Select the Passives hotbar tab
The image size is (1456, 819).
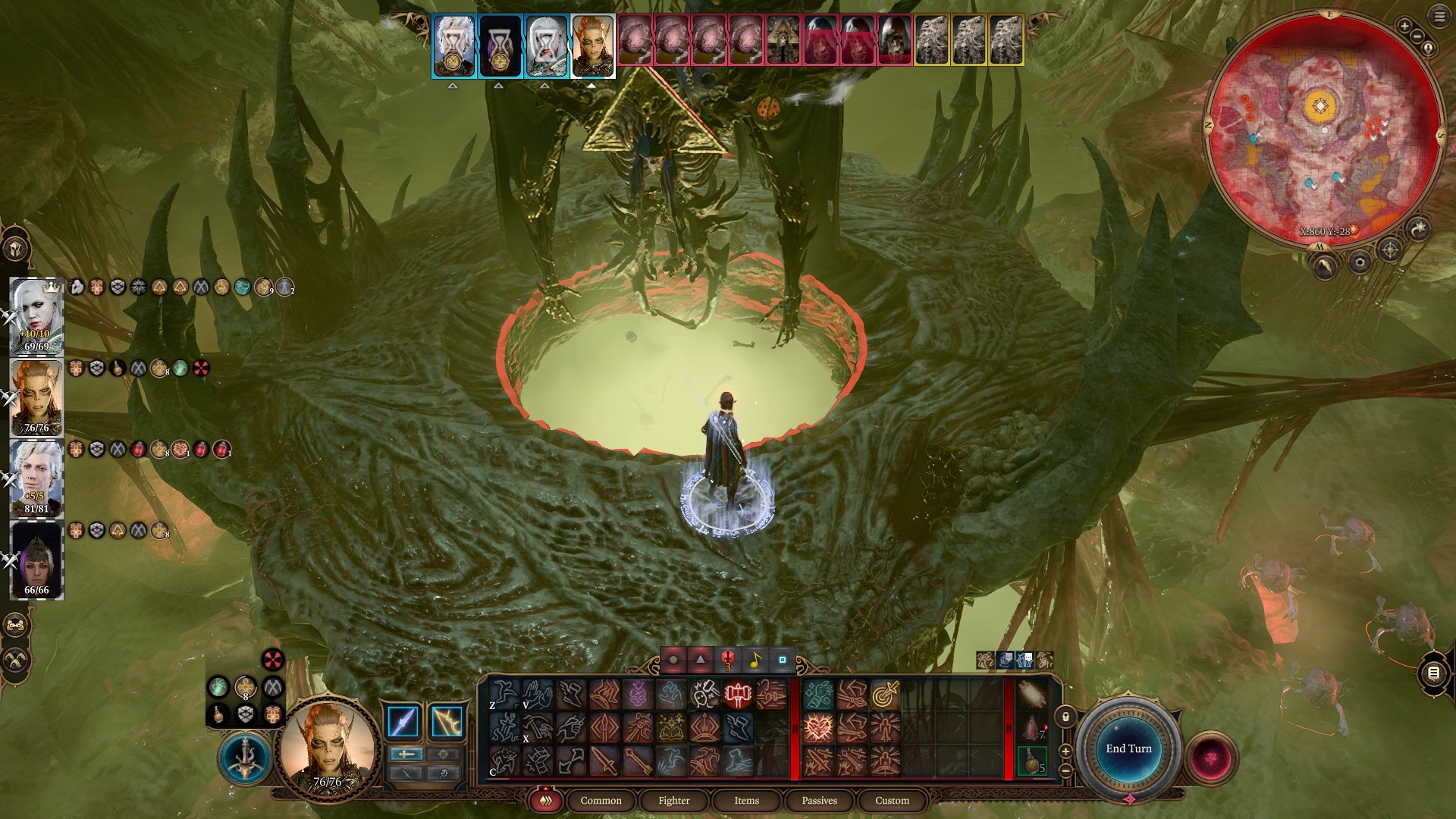pyautogui.click(x=819, y=801)
